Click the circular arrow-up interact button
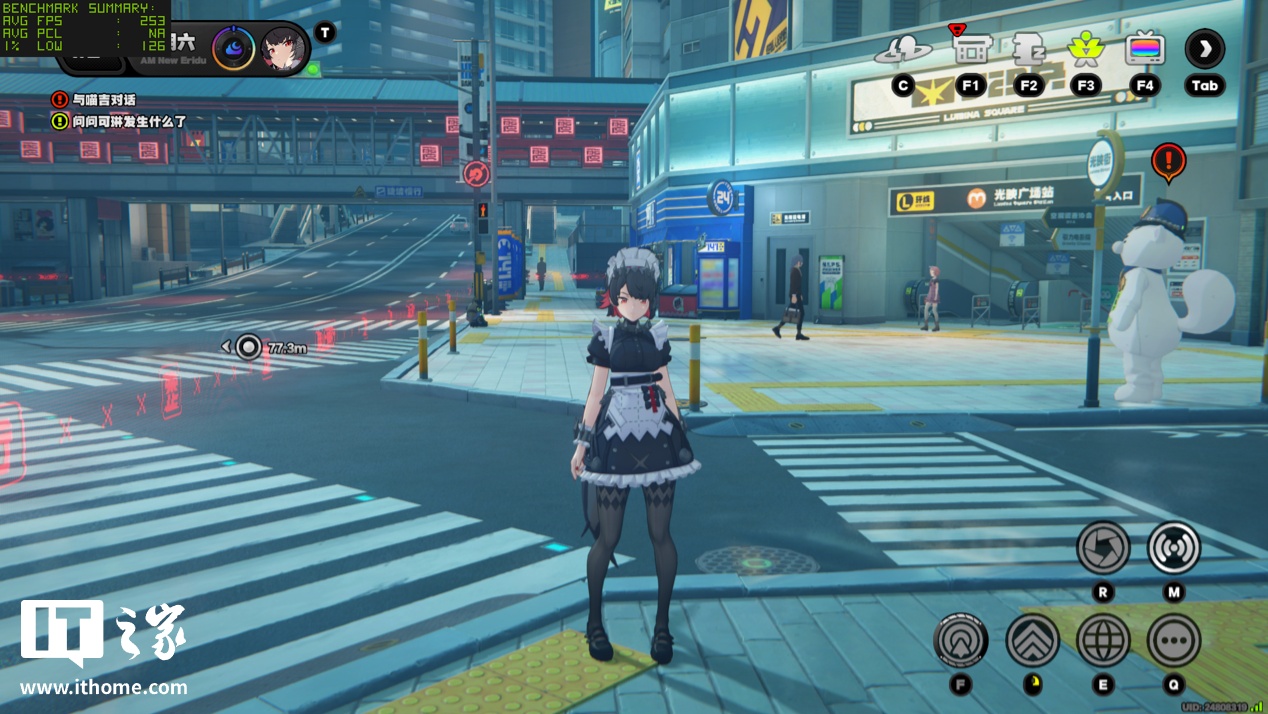1268x714 pixels. (x=961, y=640)
